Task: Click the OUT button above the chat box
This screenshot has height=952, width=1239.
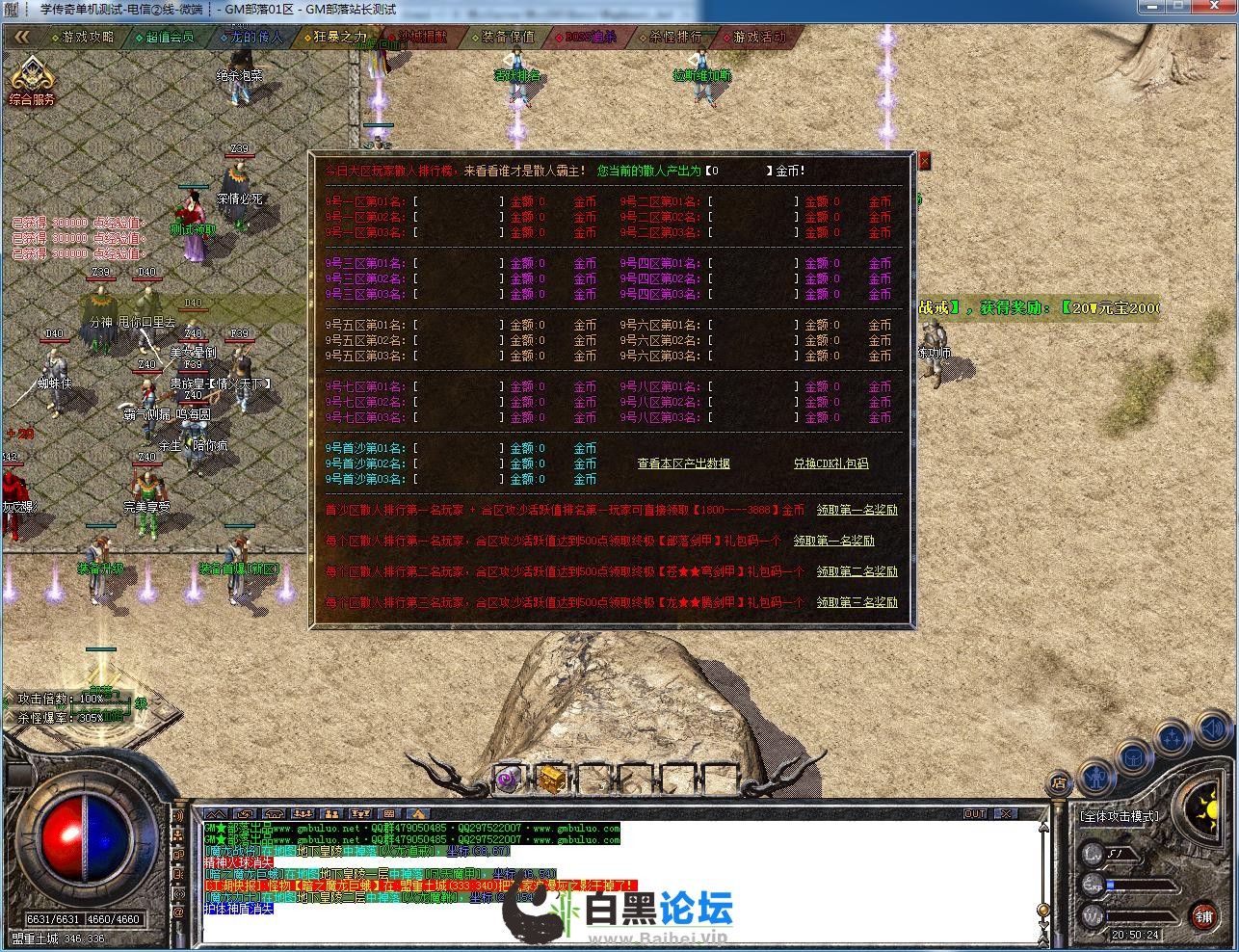Action: 975,814
